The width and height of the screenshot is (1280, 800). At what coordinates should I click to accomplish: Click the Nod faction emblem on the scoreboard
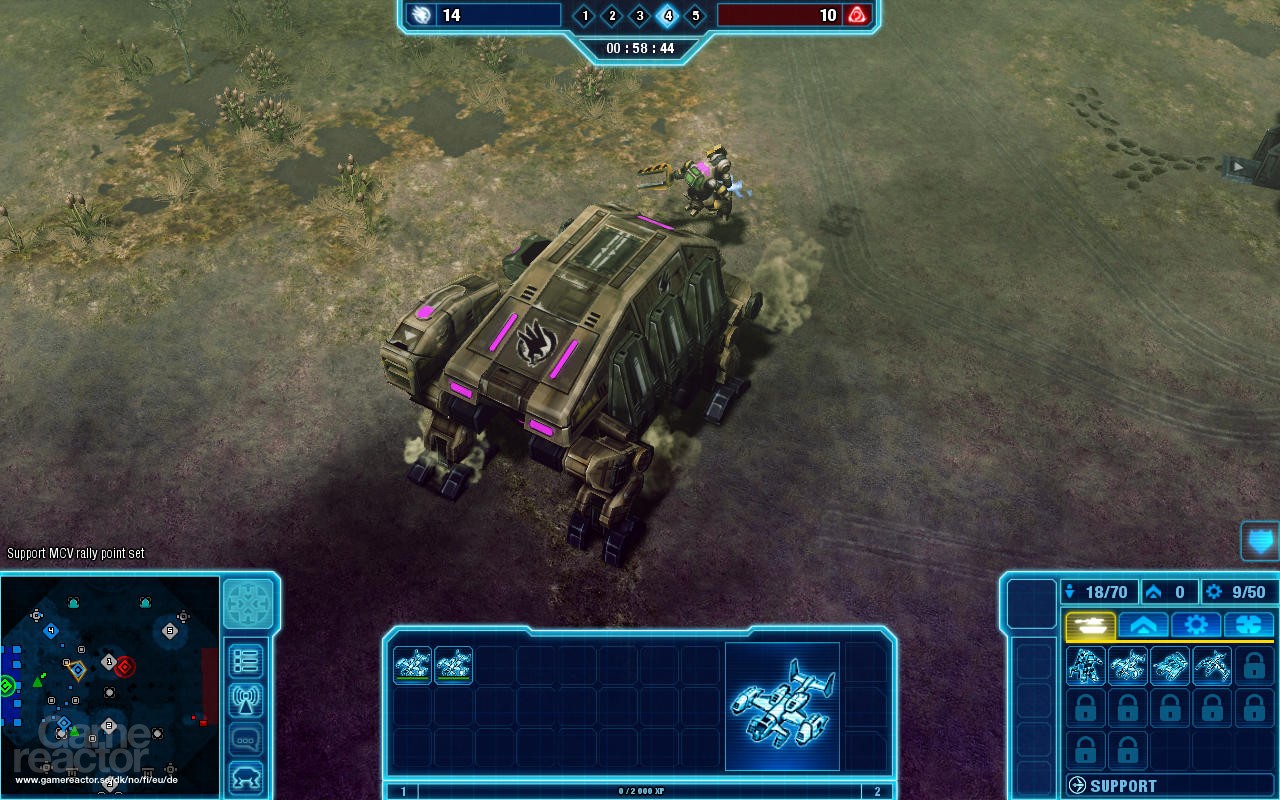[858, 15]
